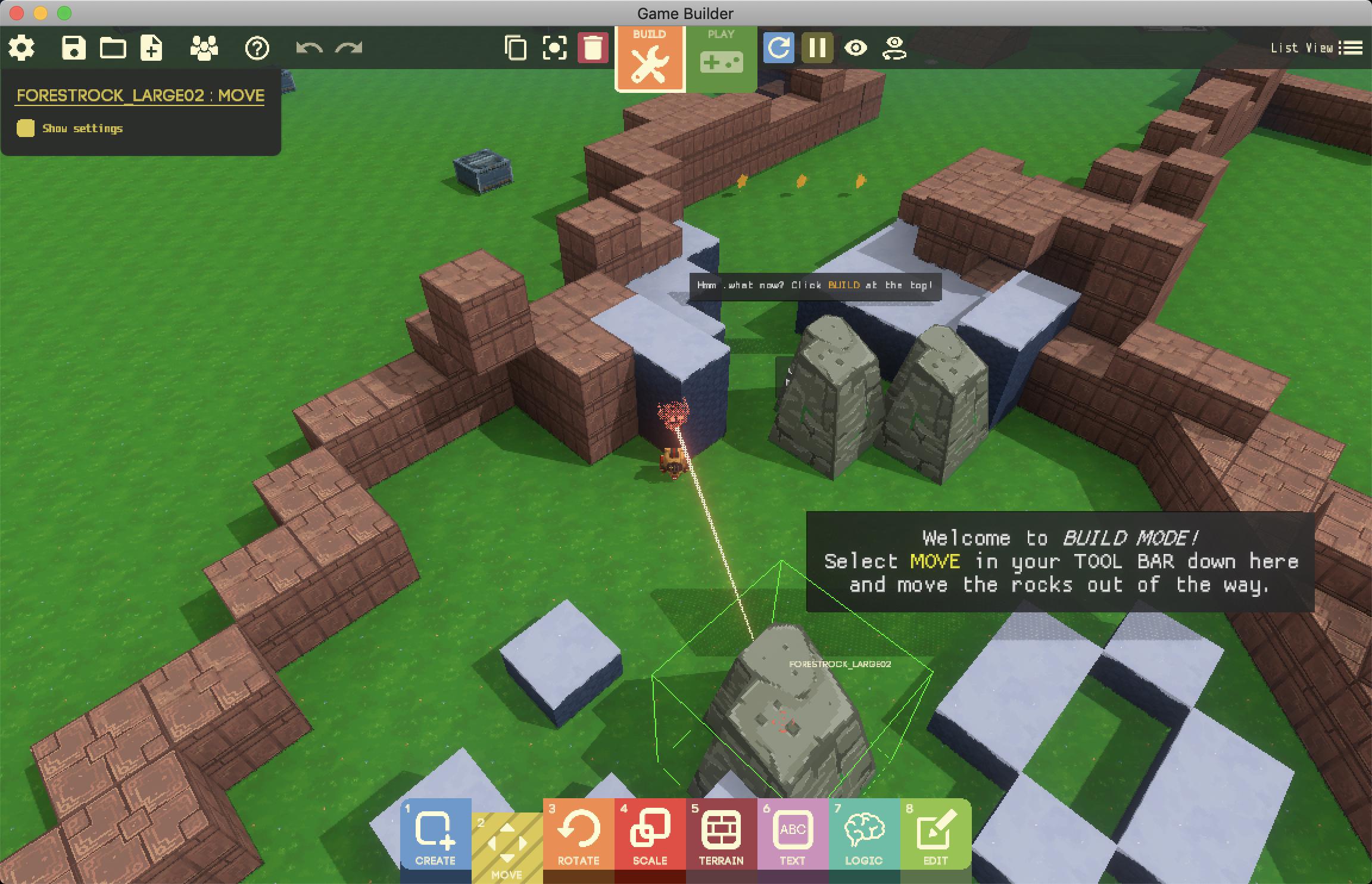
Task: Enable the Show settings checkbox
Action: click(x=26, y=128)
